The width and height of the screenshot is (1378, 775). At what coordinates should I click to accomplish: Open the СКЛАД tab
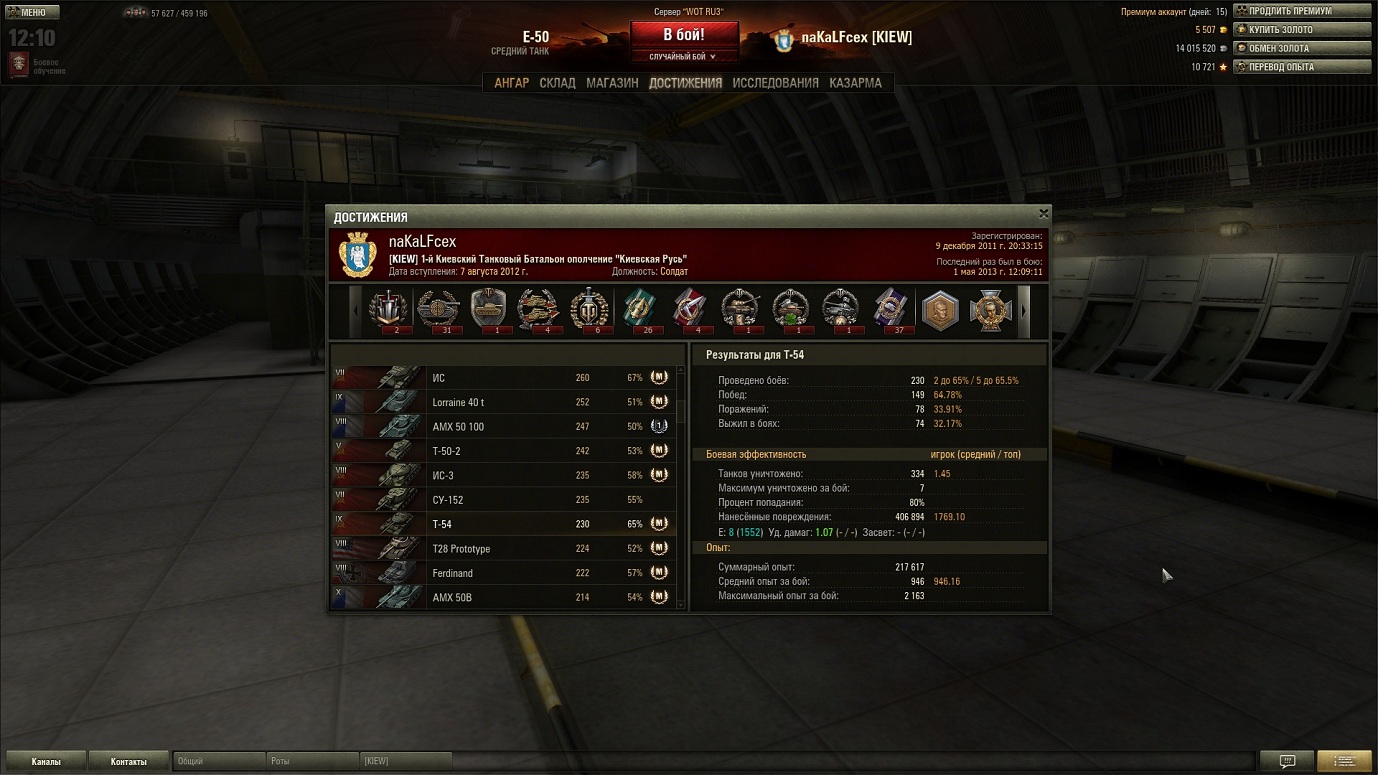pos(557,83)
